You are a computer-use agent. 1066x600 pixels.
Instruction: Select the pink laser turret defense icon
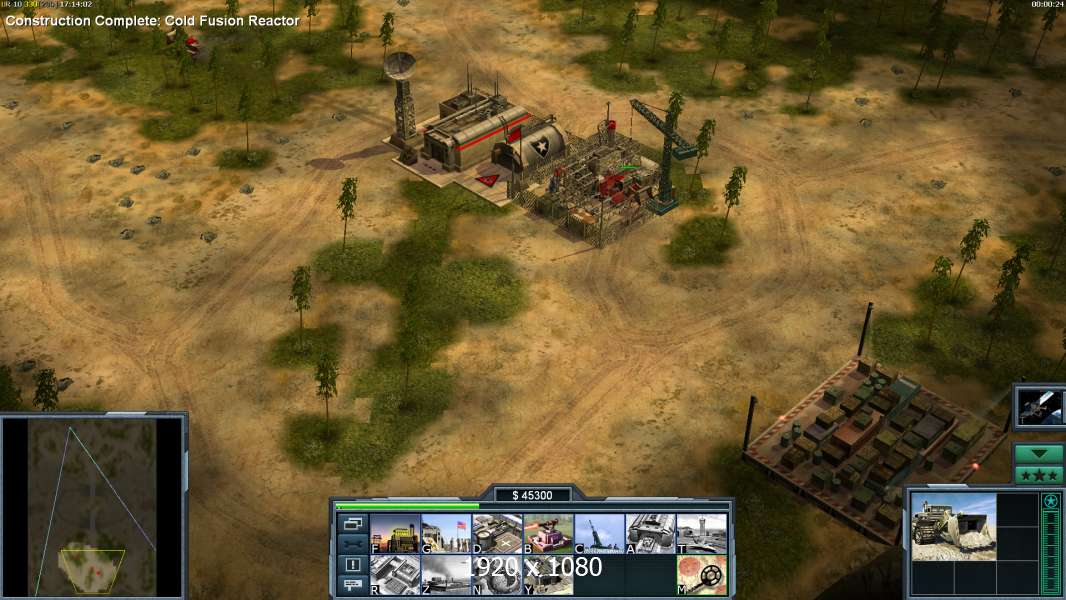[548, 534]
